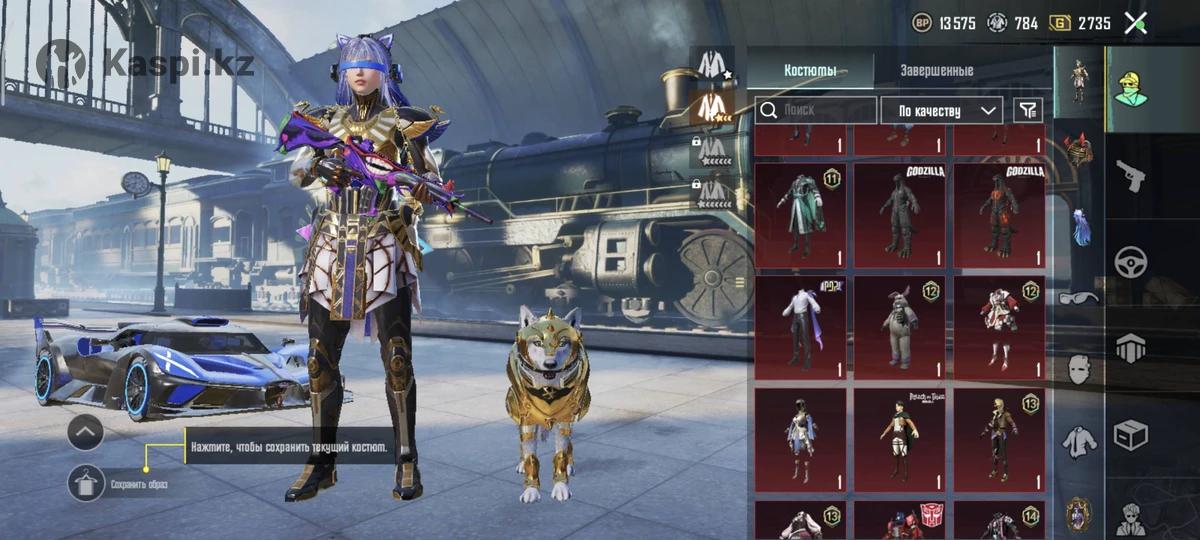The height and width of the screenshot is (540, 1200).
Task: Select the Костюмы tab
Action: click(810, 71)
